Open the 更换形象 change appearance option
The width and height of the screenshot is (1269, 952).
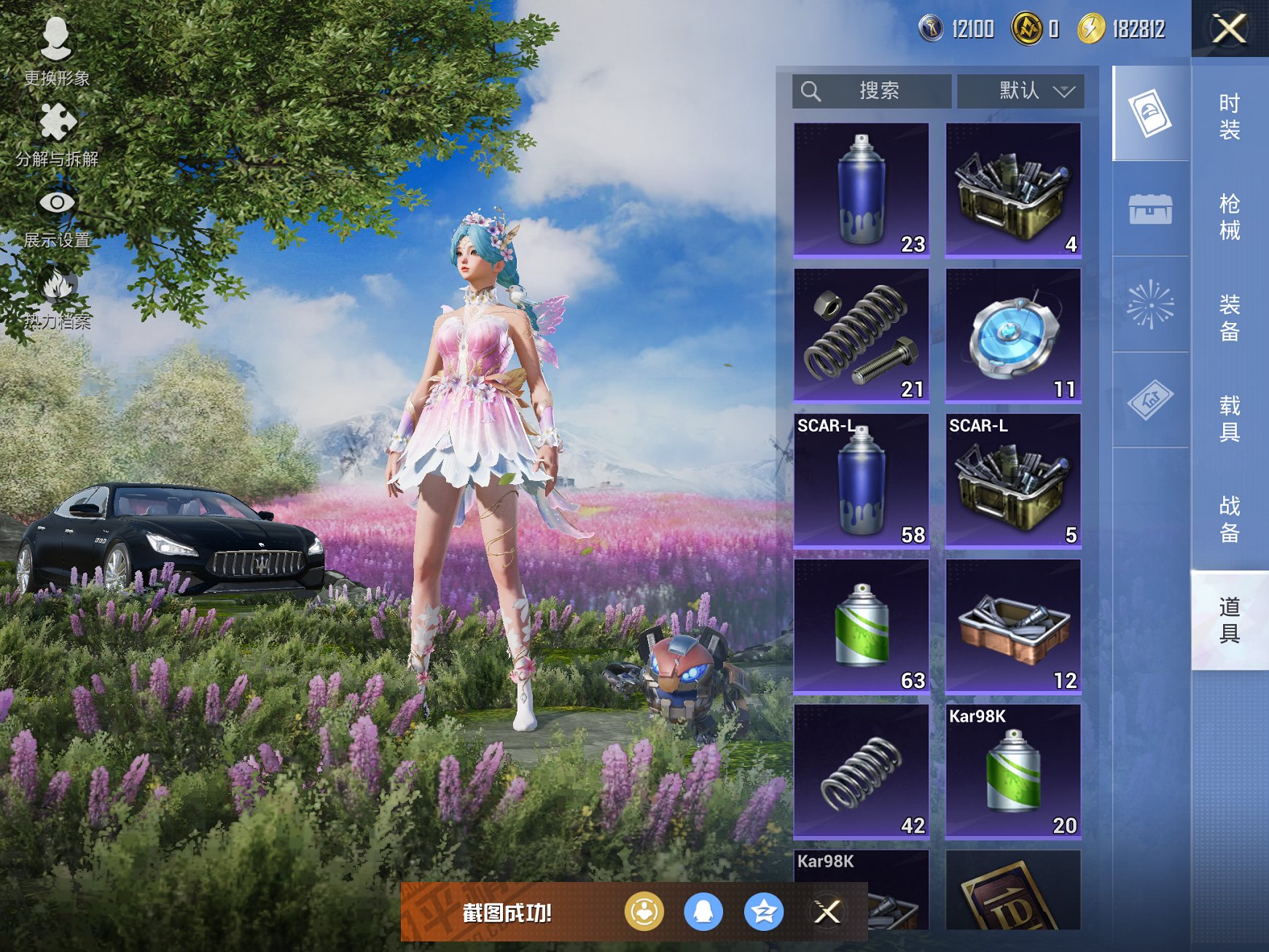click(x=56, y=50)
